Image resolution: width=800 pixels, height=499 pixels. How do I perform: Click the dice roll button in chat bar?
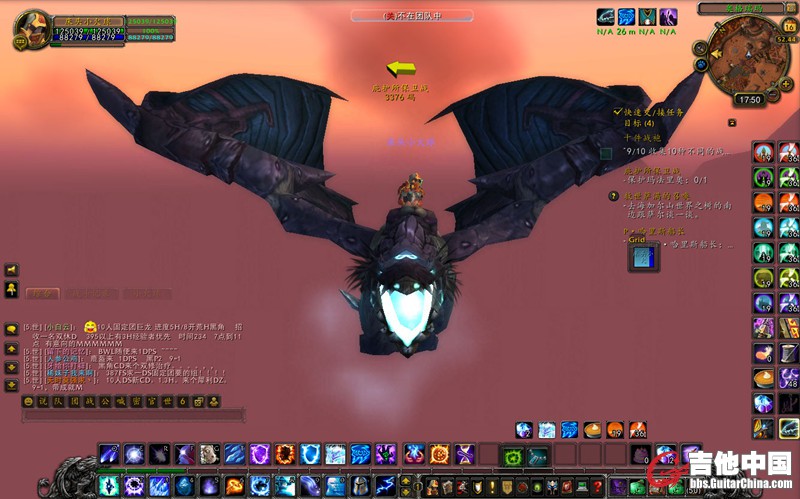[x=197, y=401]
